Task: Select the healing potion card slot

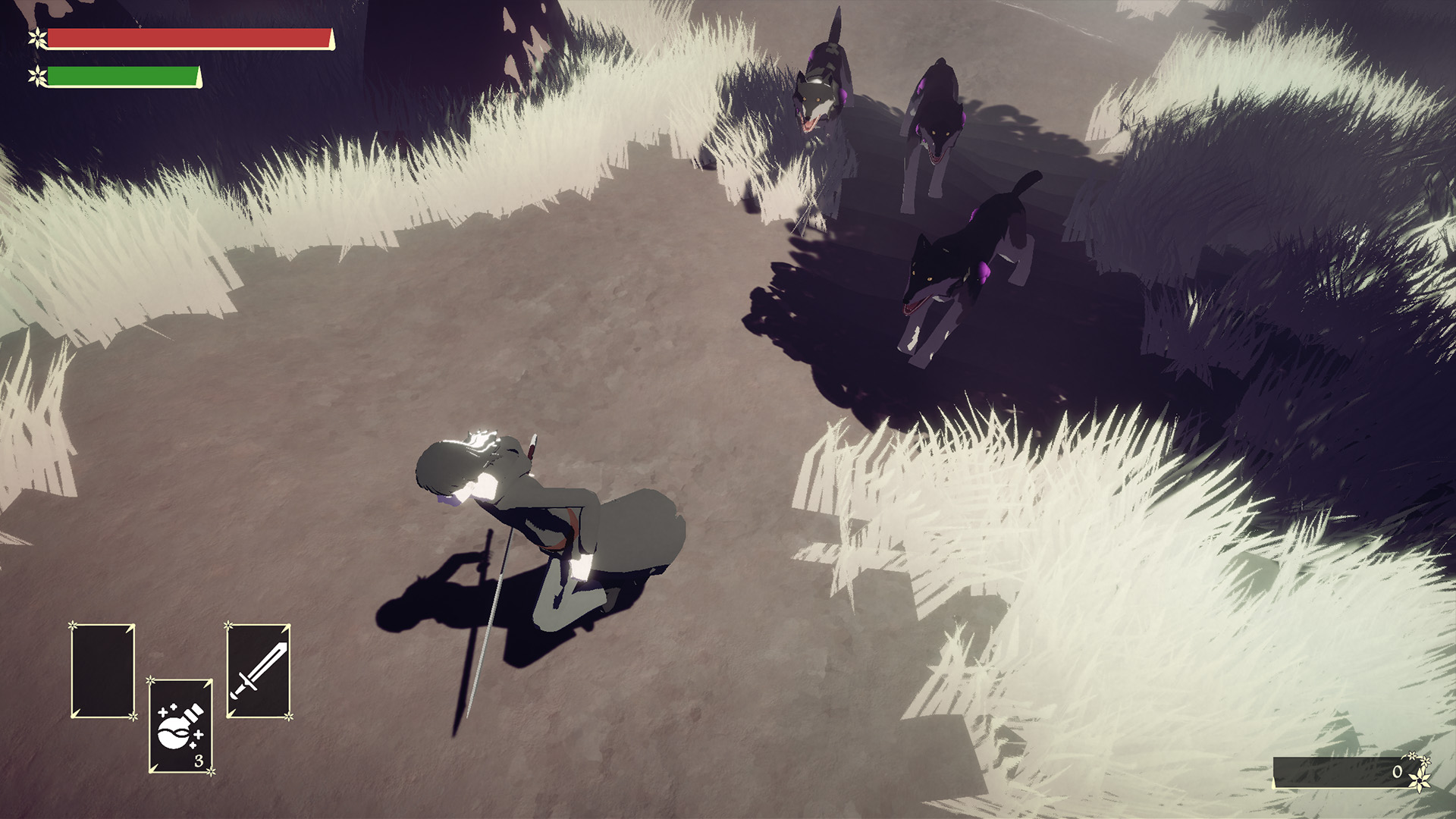Action: (180, 726)
